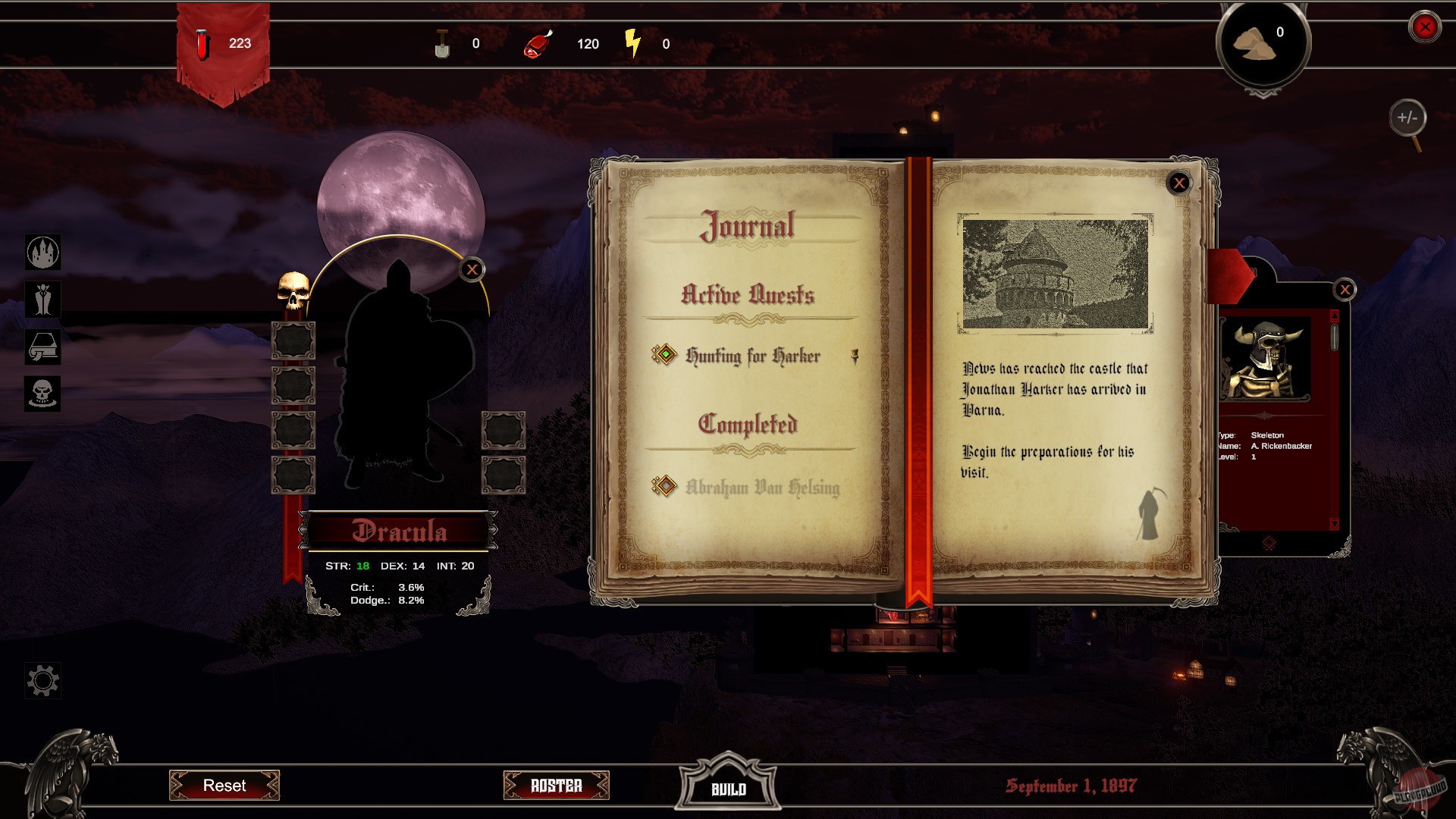Click the grim reaper icon in journal

pos(1150,515)
